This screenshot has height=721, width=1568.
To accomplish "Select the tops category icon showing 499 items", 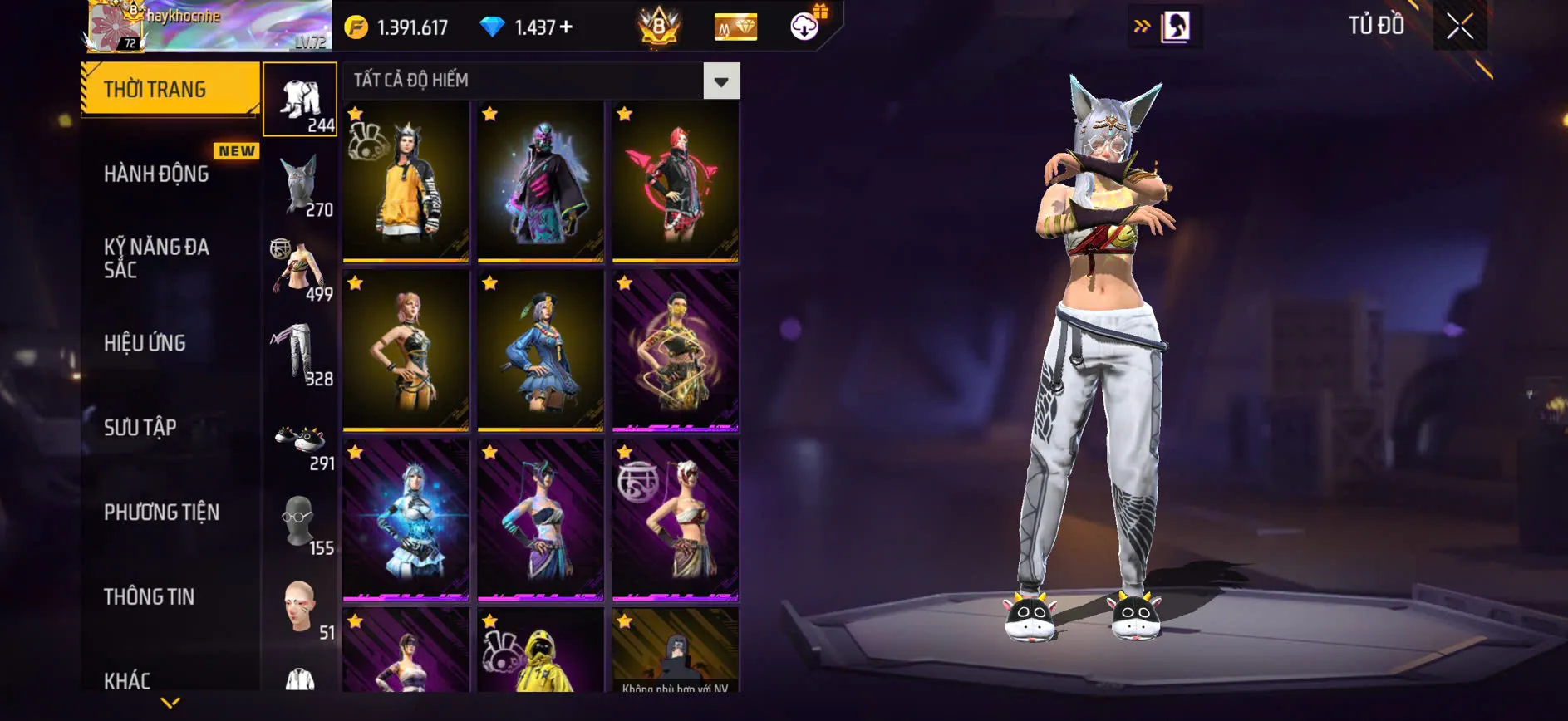I will (x=300, y=267).
